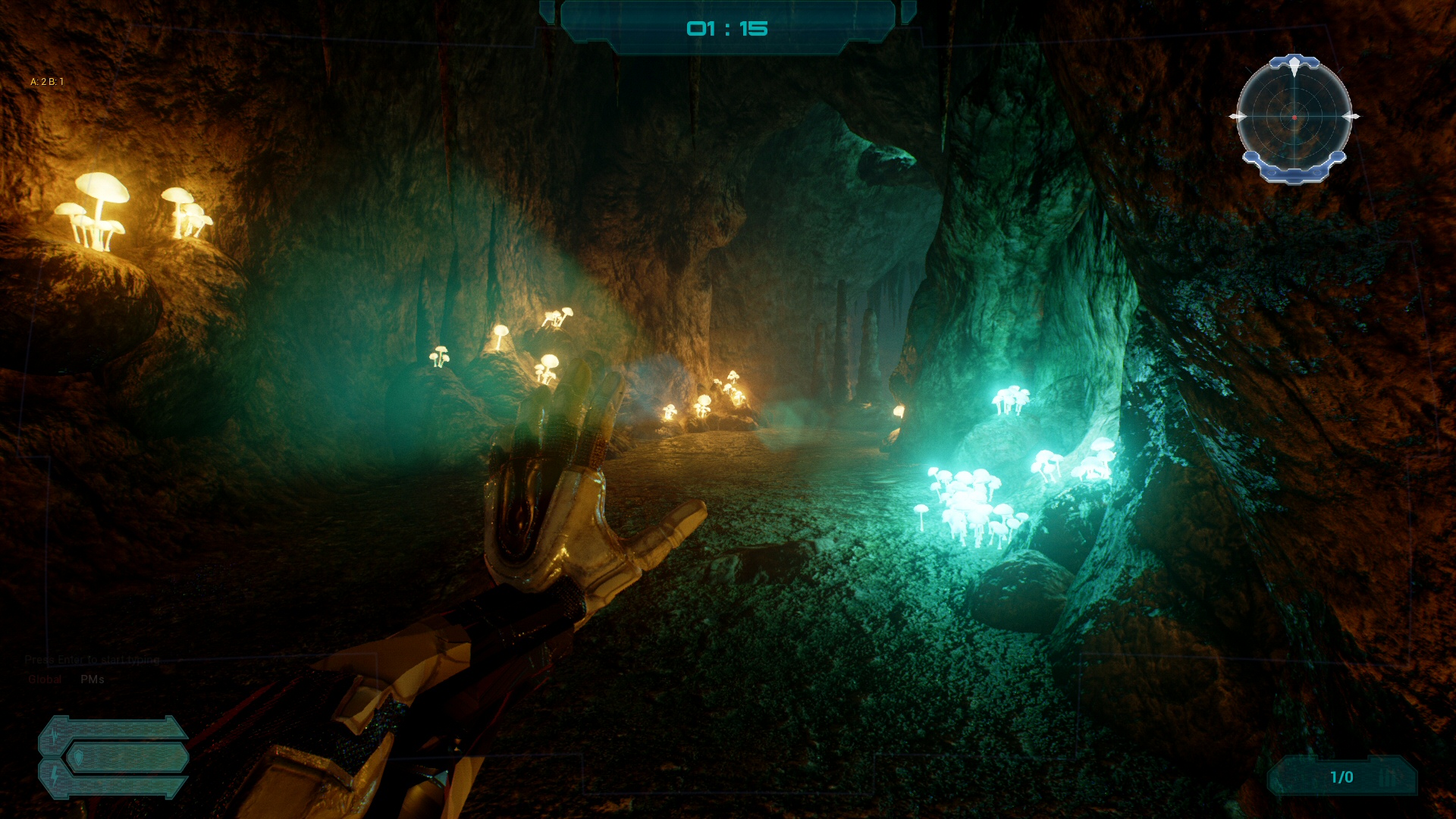The image size is (1456, 819).
Task: Open the PMs chat tab
Action: click(93, 679)
